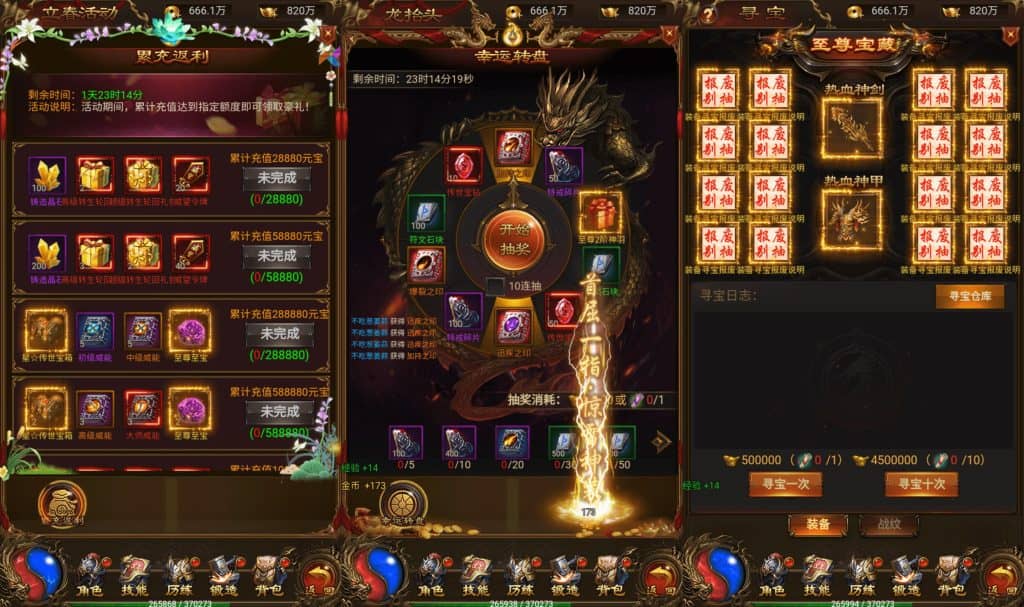
Task: Show next draw rewards with the arrow
Action: pos(661,441)
